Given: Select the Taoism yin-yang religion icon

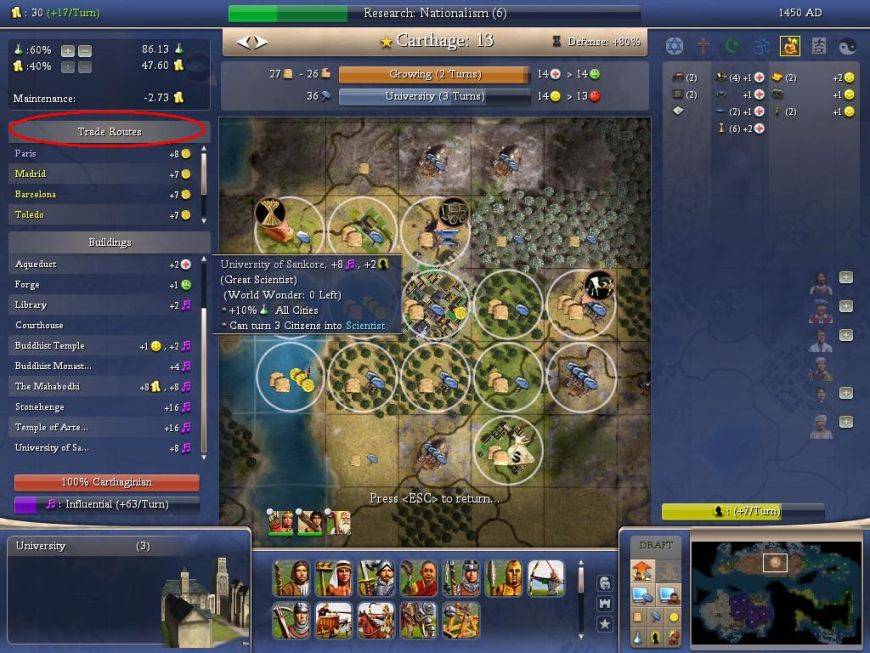Looking at the screenshot, I should point(849,46).
